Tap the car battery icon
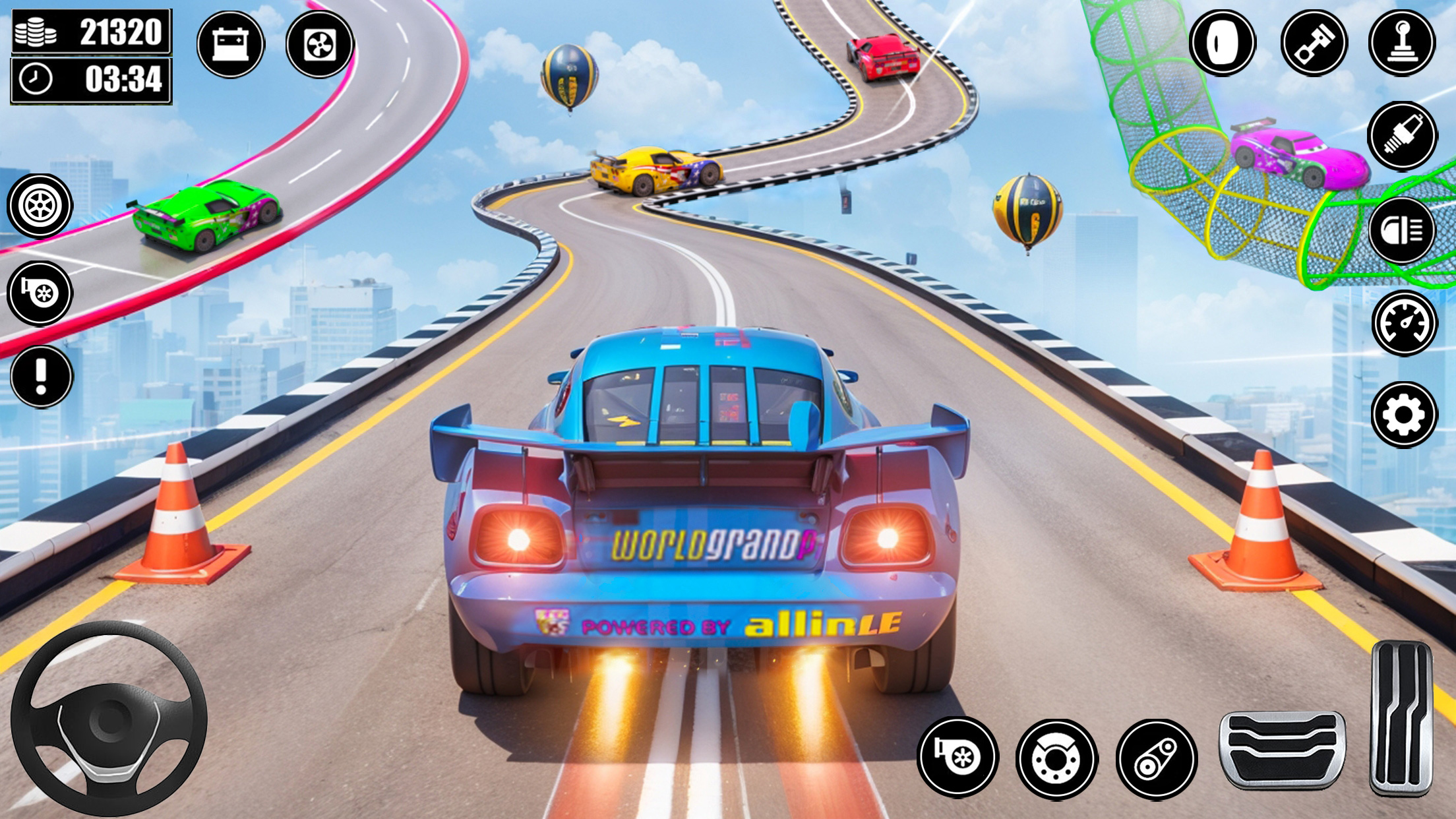The image size is (1456, 819). pyautogui.click(x=230, y=44)
